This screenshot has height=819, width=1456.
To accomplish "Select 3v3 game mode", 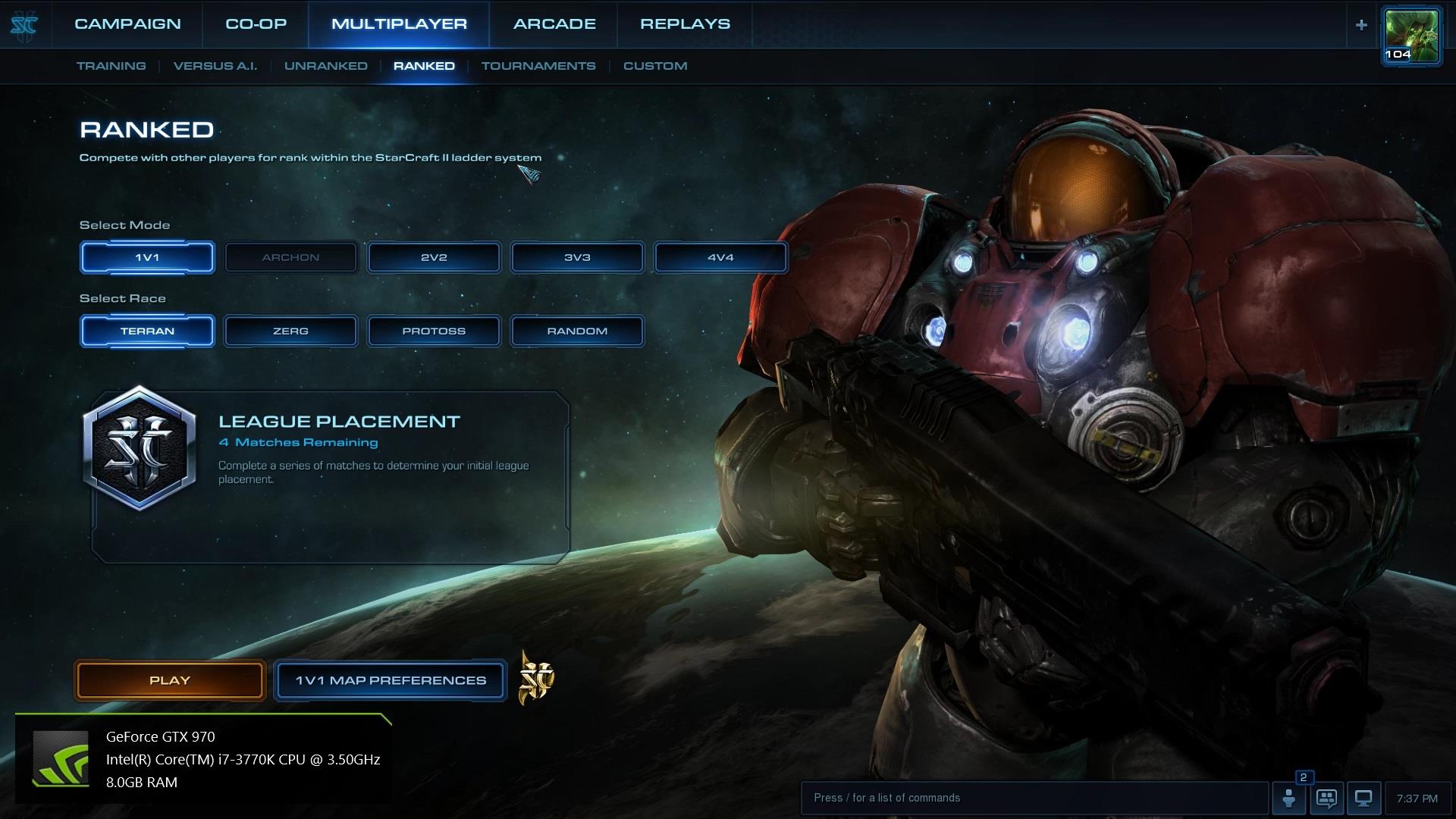I will (x=577, y=257).
